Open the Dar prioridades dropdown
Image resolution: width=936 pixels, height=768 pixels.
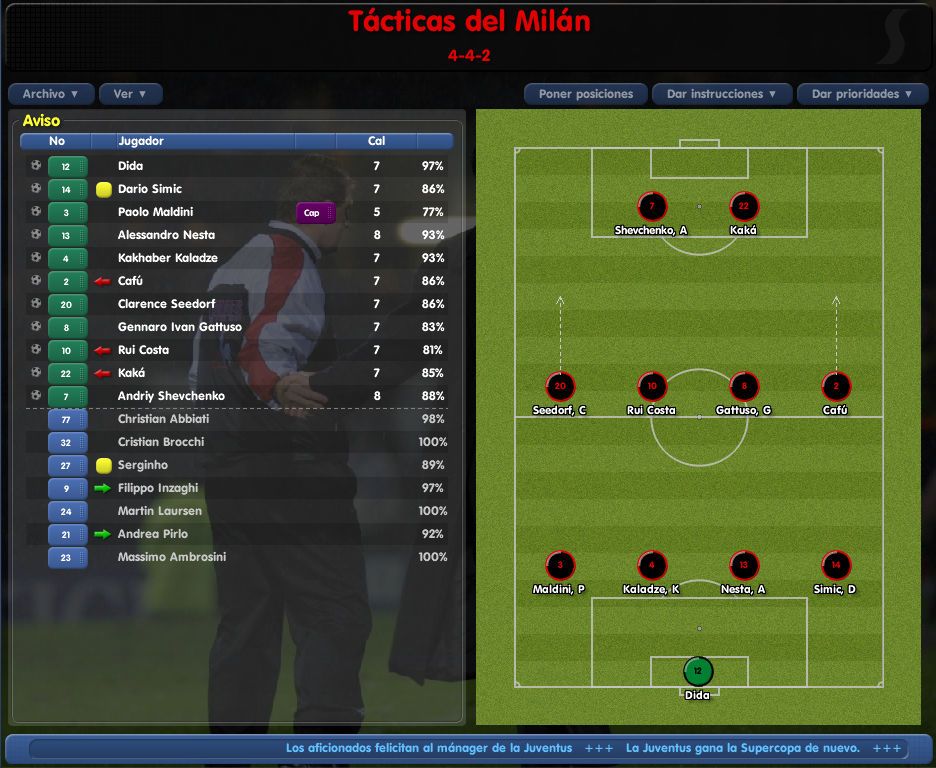click(862, 94)
